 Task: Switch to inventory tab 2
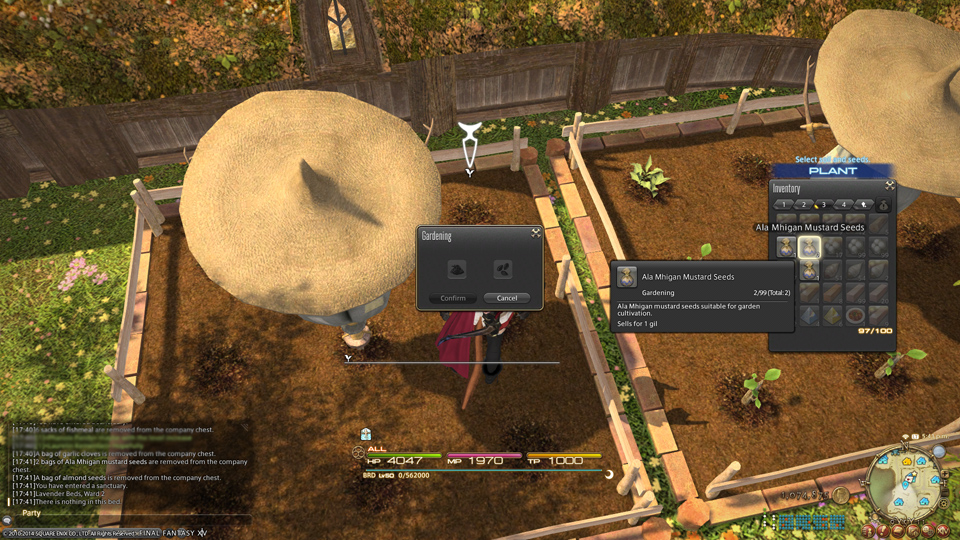click(x=803, y=205)
